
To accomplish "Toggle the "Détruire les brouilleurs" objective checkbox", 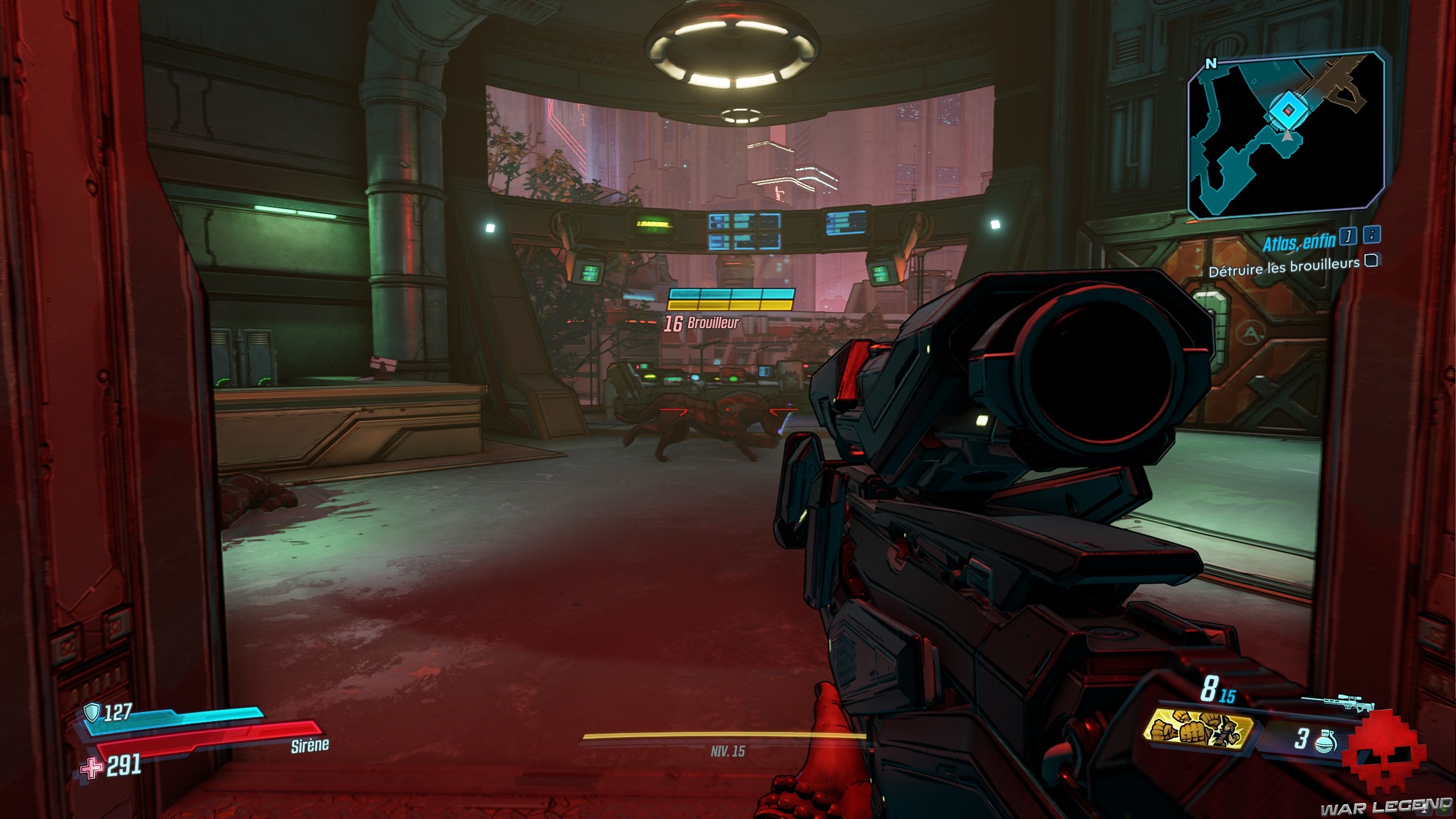I will [1372, 260].
